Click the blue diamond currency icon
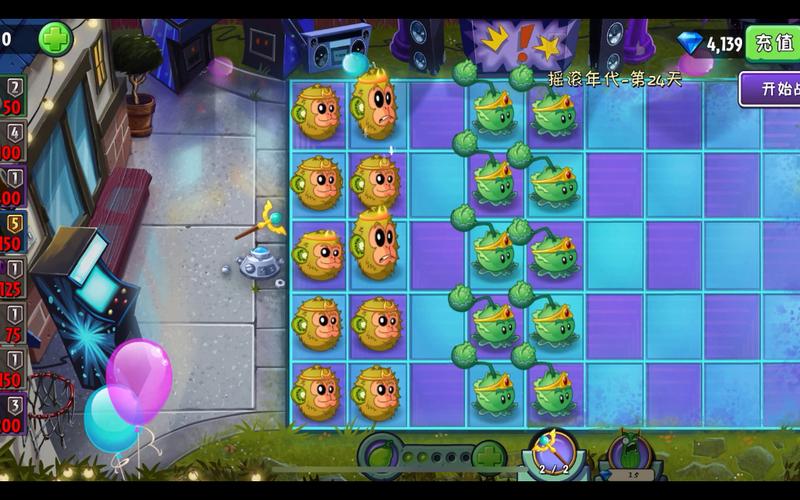 pyautogui.click(x=690, y=43)
